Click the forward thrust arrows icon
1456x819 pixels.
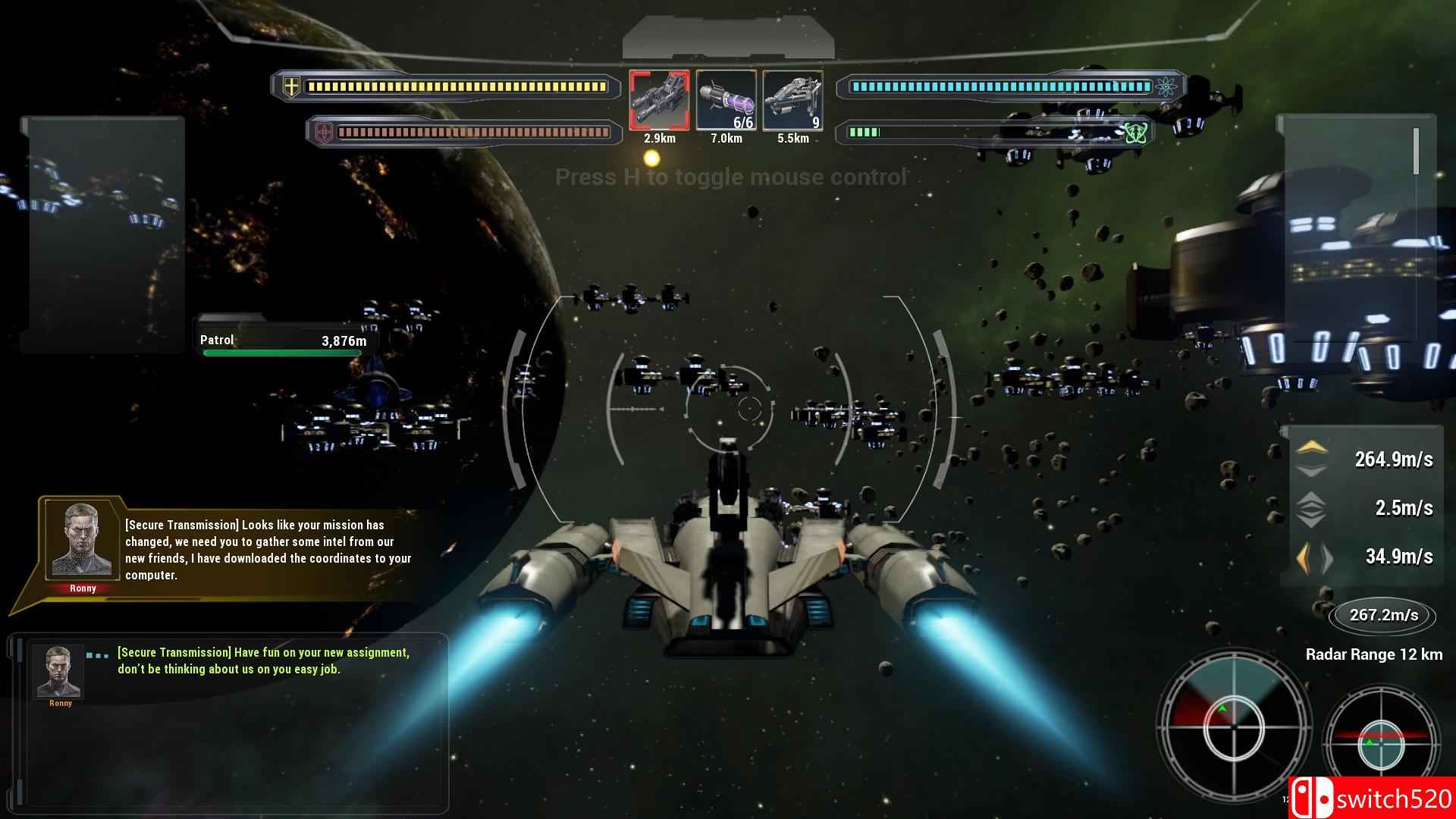pos(1311,459)
